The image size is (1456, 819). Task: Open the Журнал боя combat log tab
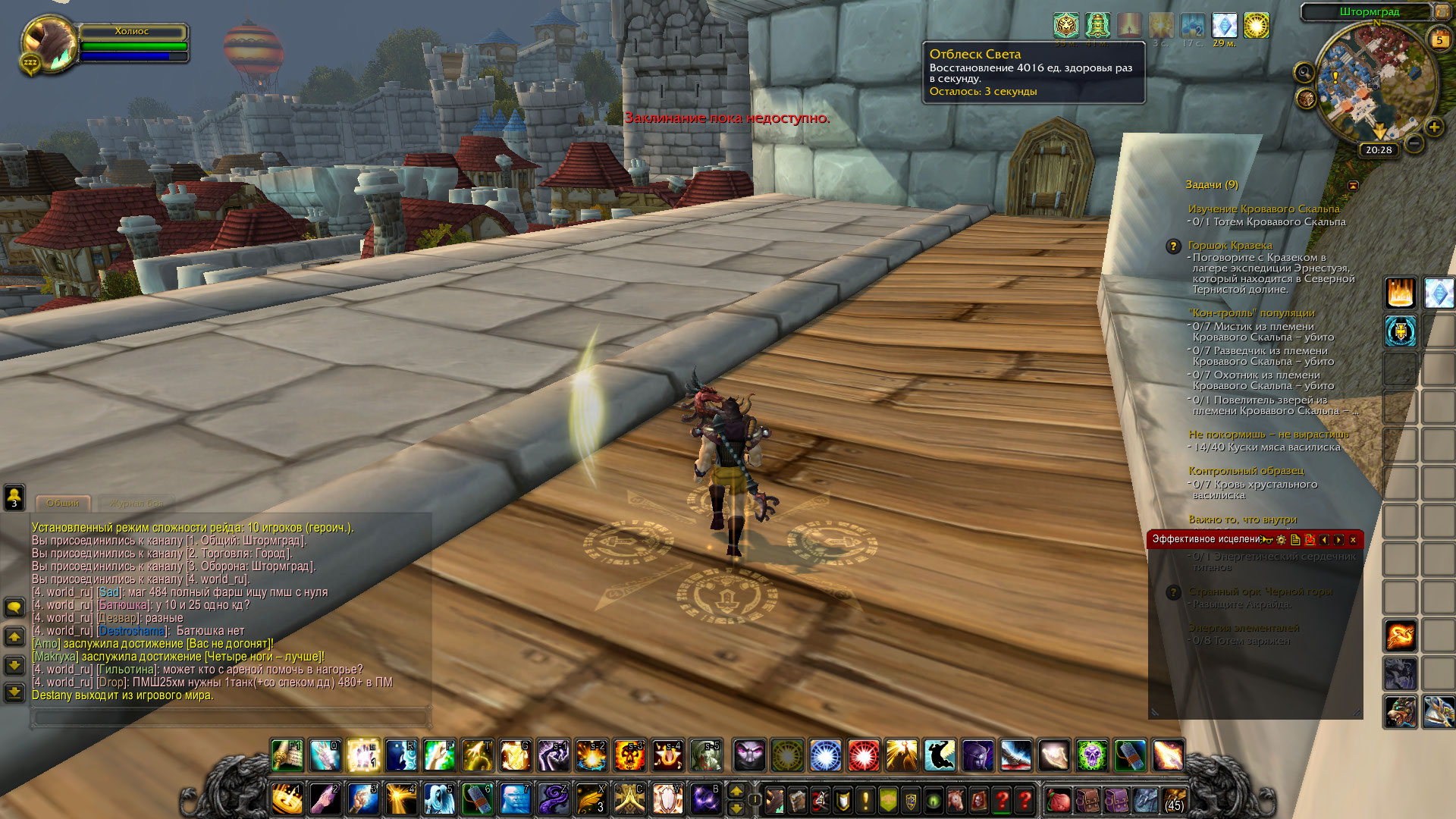(136, 503)
